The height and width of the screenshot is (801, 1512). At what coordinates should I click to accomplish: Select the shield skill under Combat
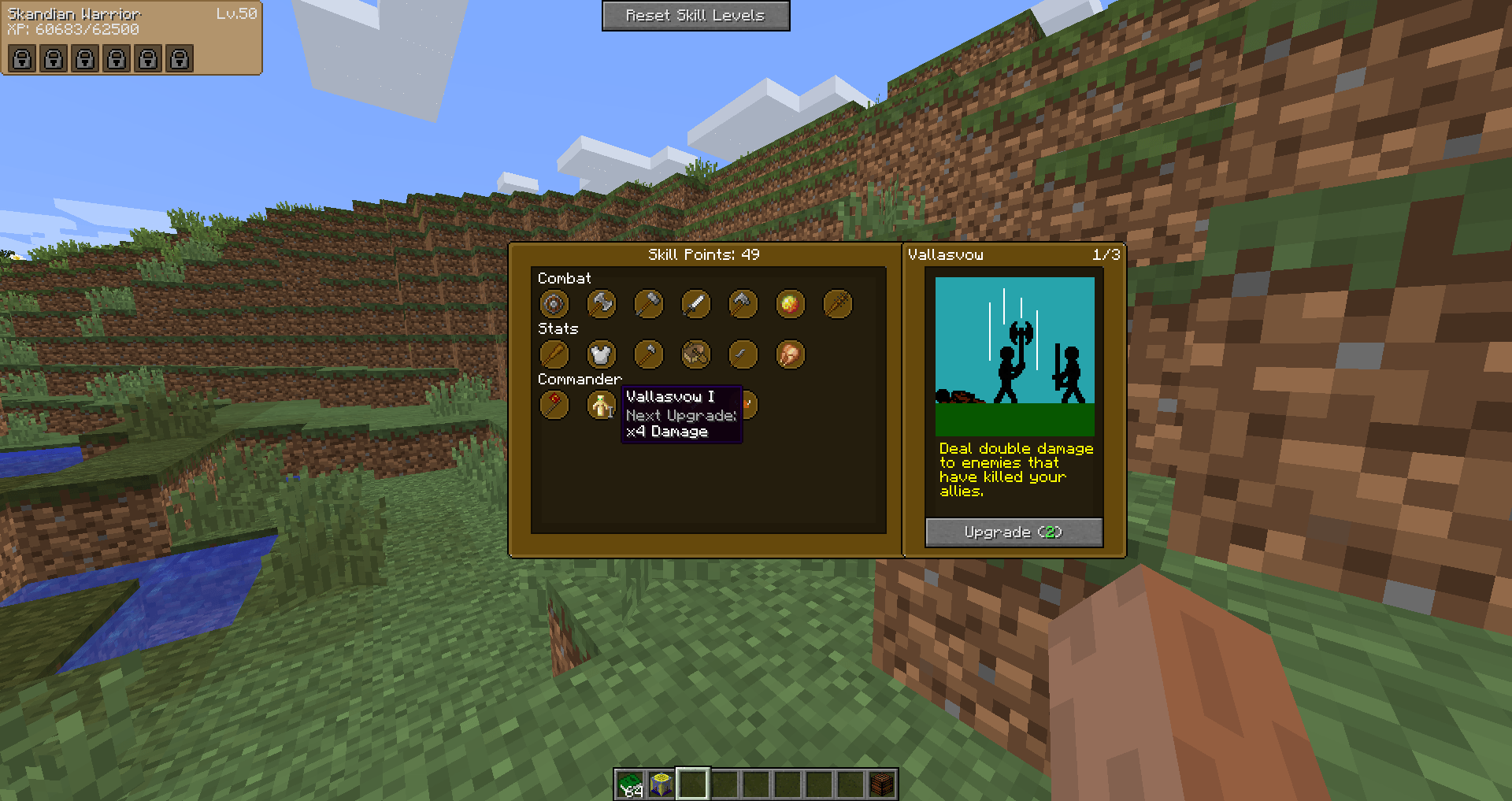point(554,304)
